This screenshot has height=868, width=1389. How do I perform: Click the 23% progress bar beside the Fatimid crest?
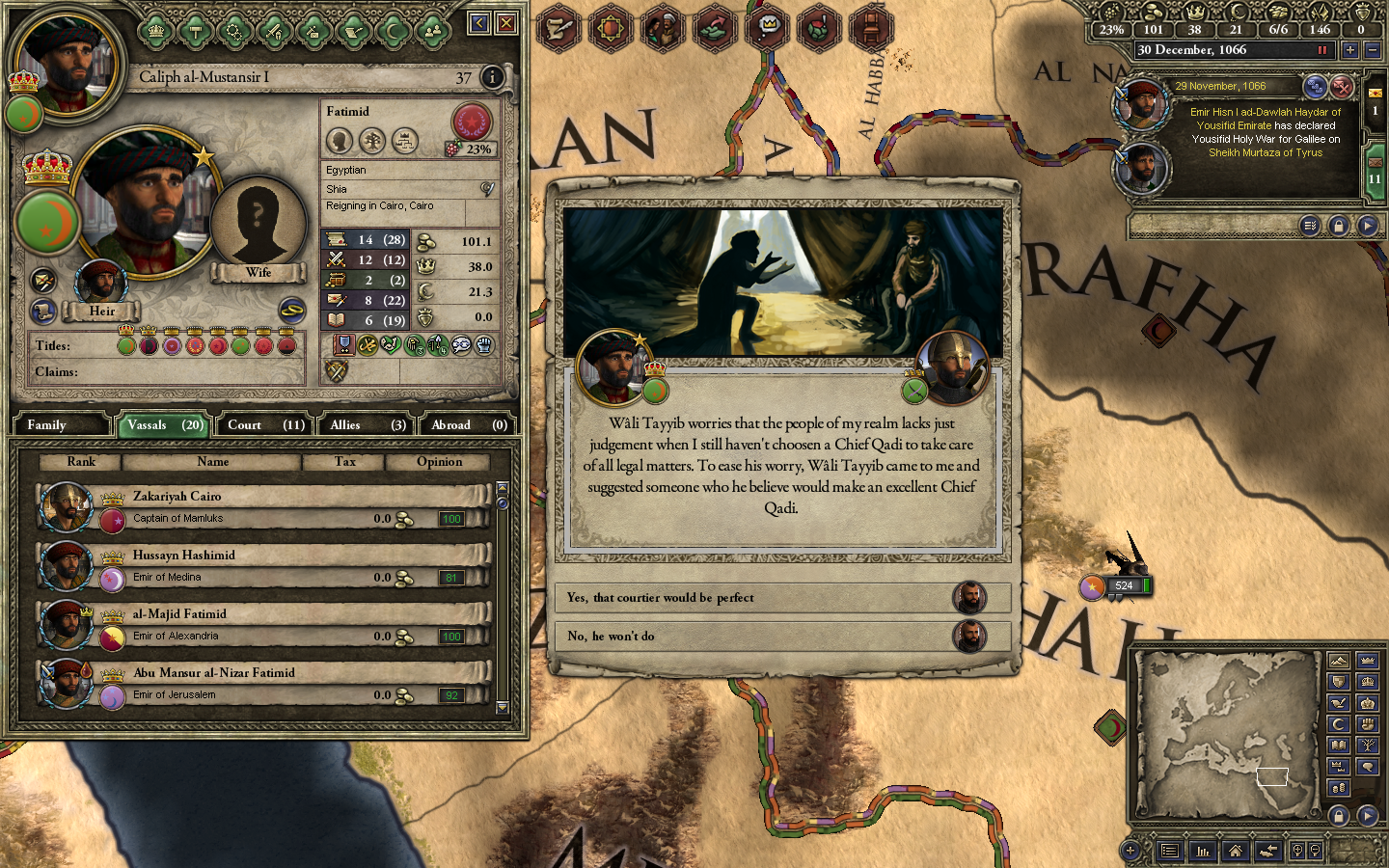click(x=472, y=149)
